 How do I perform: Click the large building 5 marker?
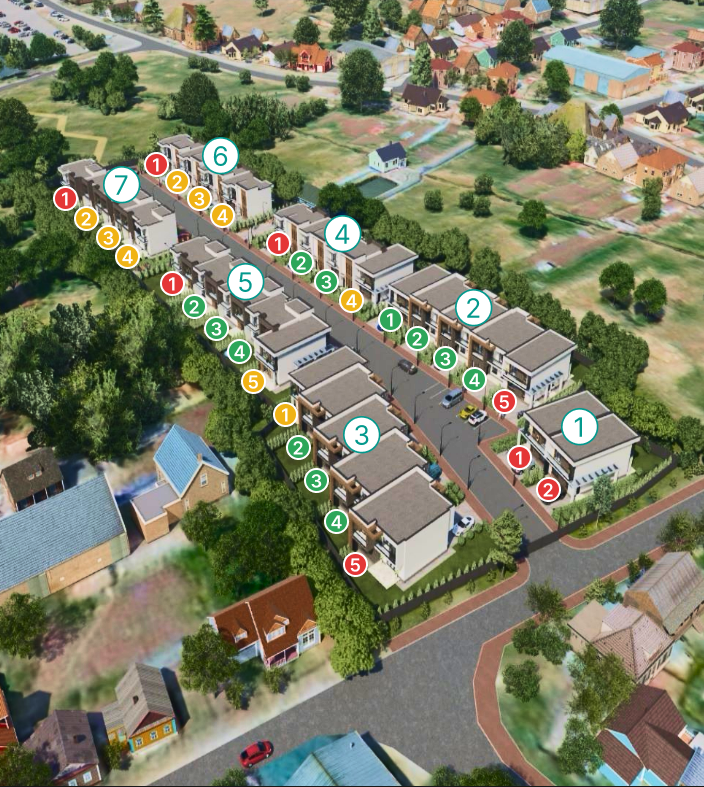click(x=245, y=281)
